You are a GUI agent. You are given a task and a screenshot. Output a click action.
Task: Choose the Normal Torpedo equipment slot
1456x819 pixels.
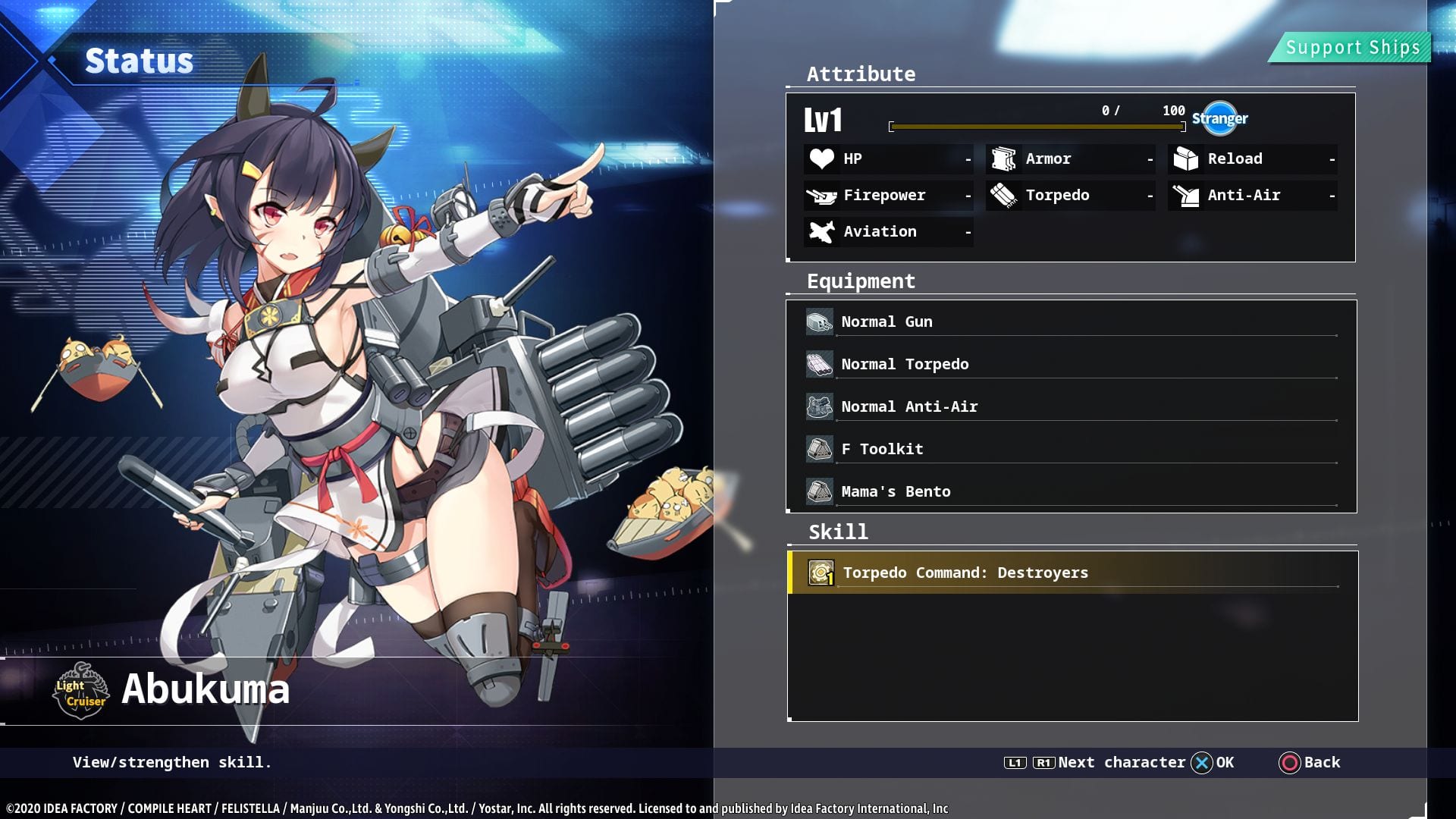pyautogui.click(x=1071, y=365)
